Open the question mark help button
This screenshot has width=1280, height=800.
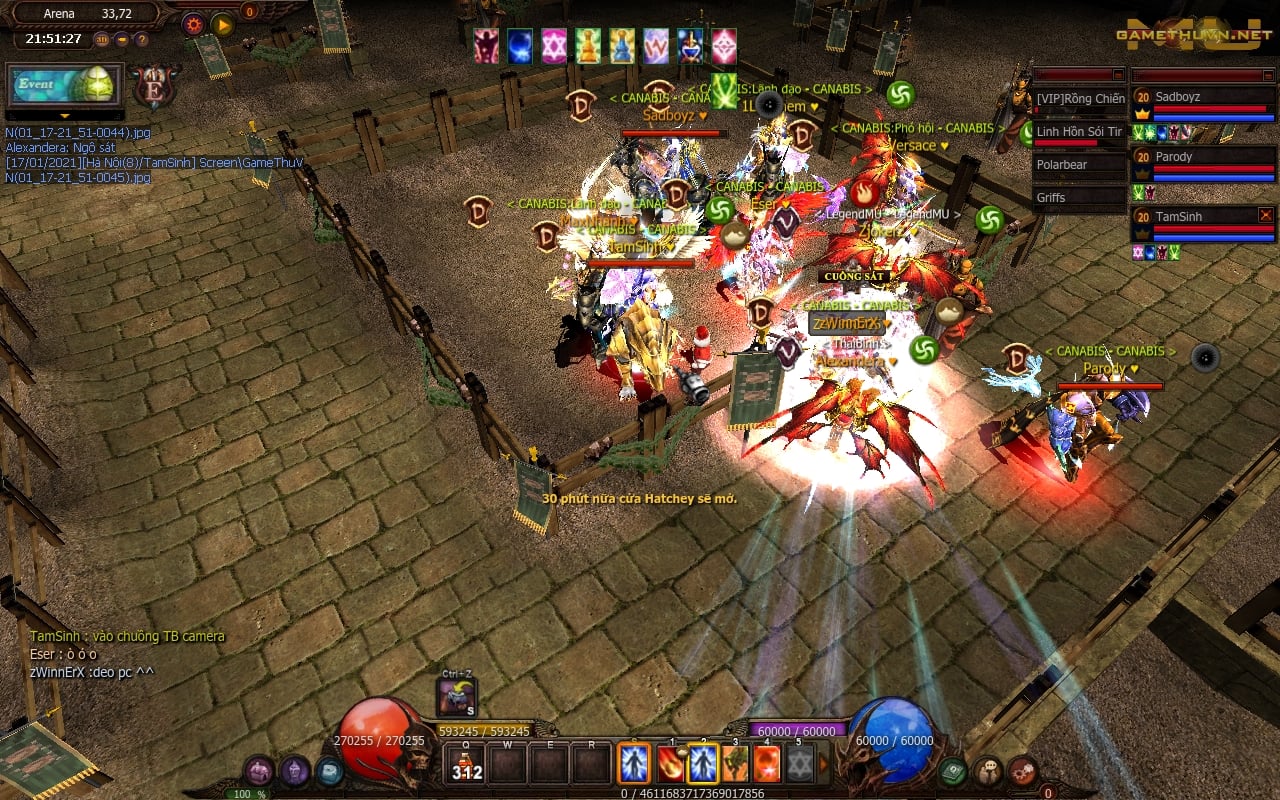[x=141, y=40]
